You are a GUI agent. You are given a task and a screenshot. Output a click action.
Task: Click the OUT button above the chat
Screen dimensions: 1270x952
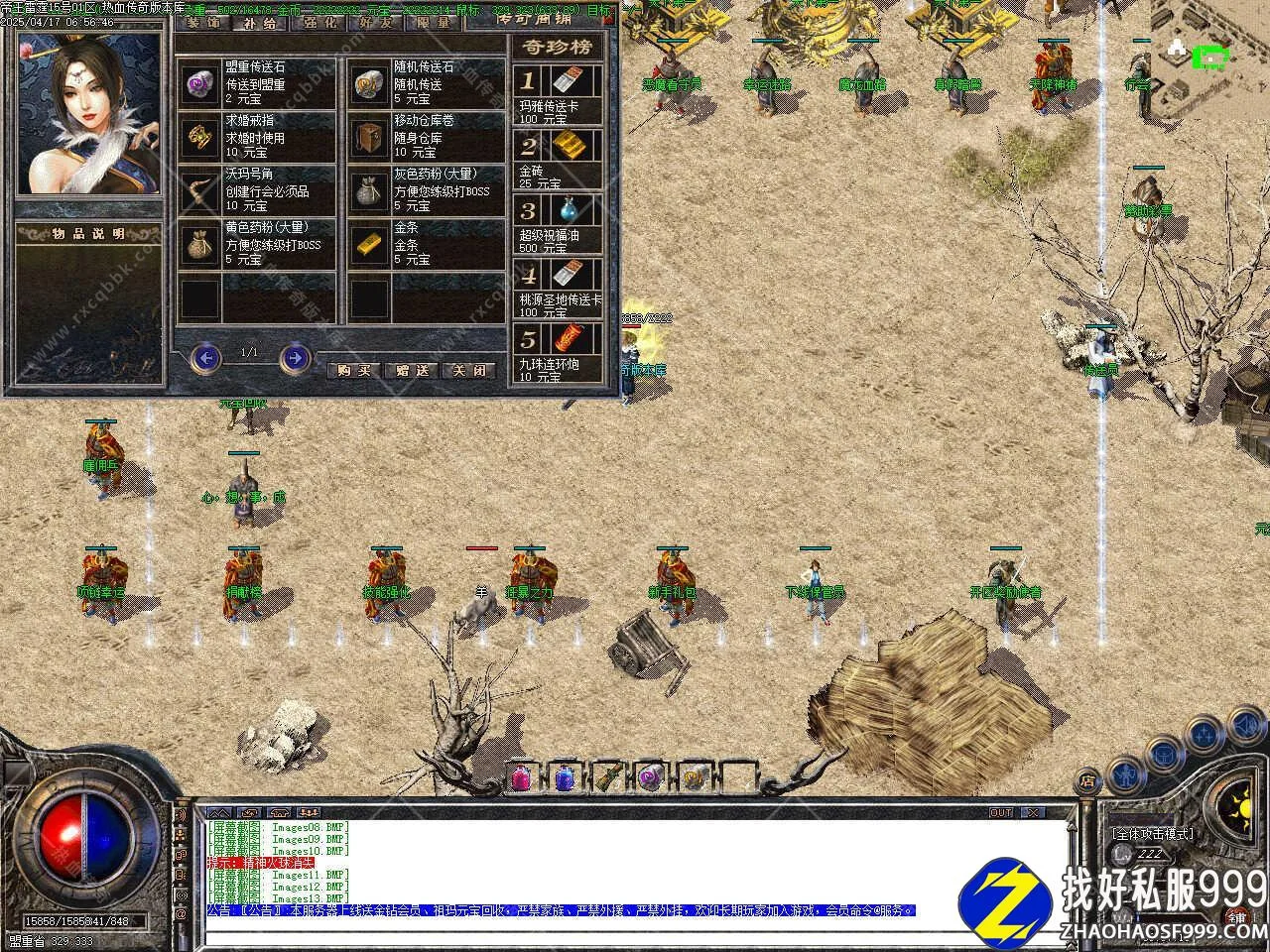coord(1001,812)
